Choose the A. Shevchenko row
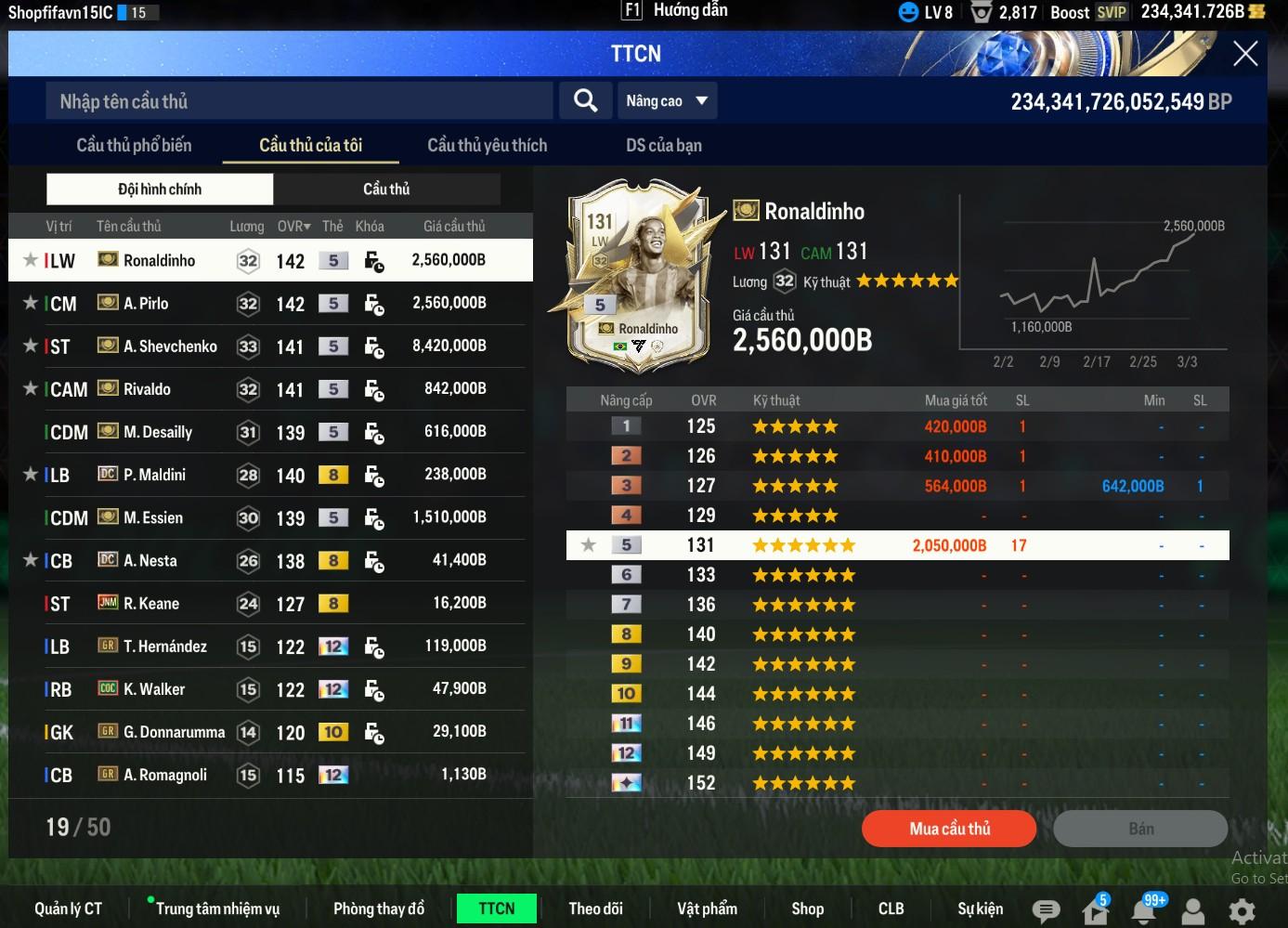This screenshot has width=1288, height=928. 170,346
